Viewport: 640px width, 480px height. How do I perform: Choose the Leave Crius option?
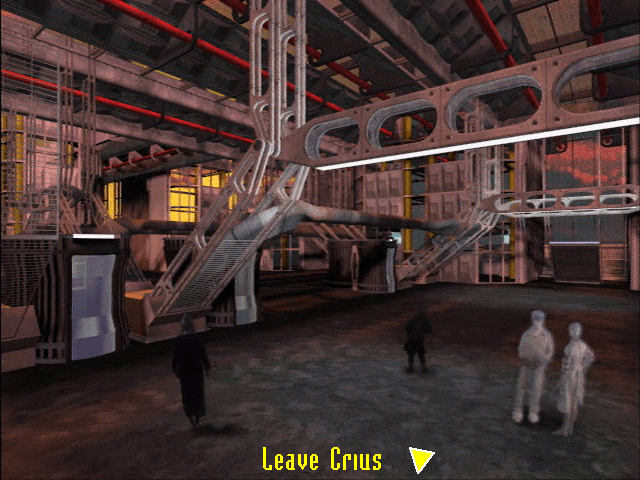322,460
